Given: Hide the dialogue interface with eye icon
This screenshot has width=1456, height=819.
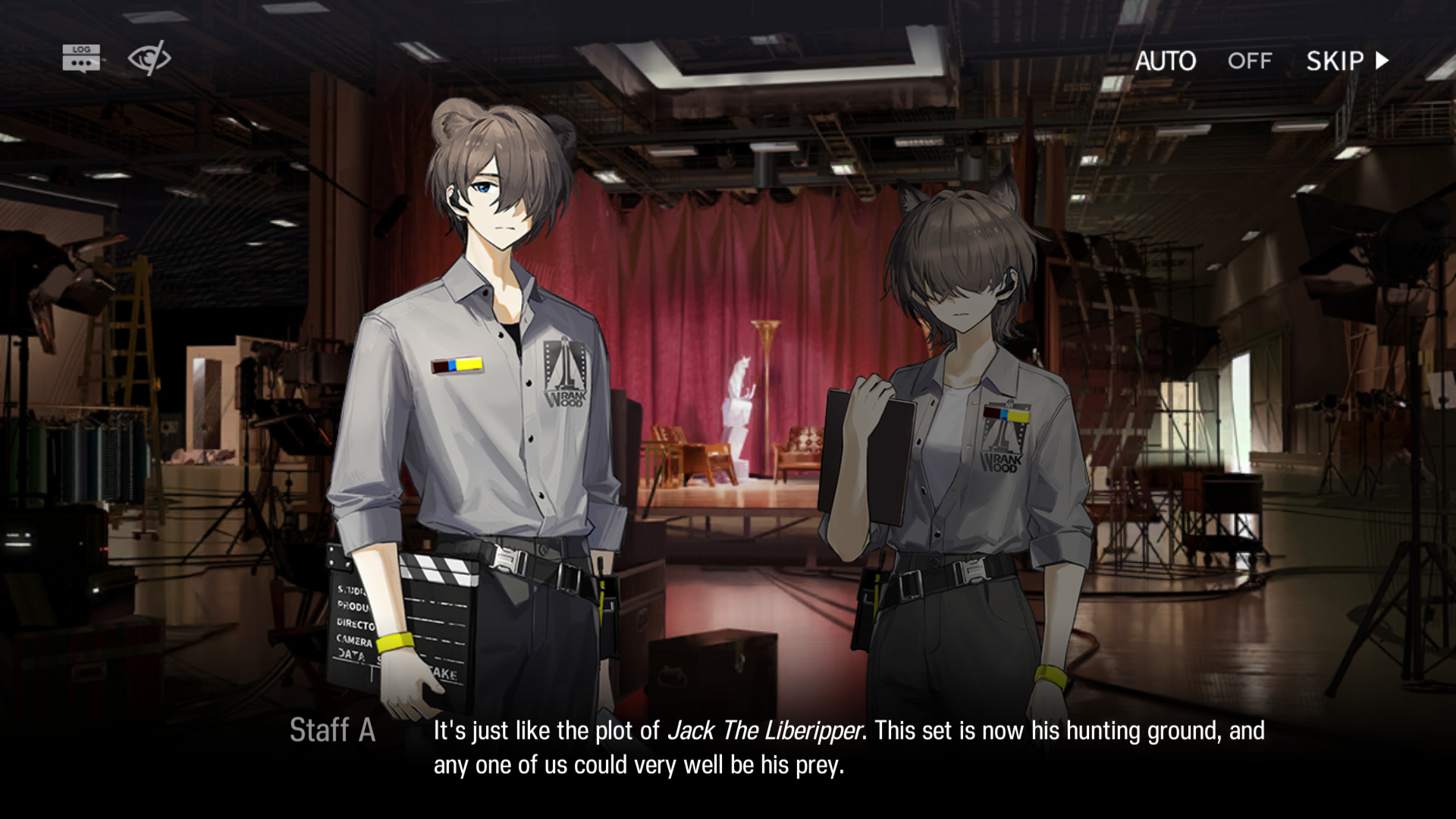Looking at the screenshot, I should point(149,58).
